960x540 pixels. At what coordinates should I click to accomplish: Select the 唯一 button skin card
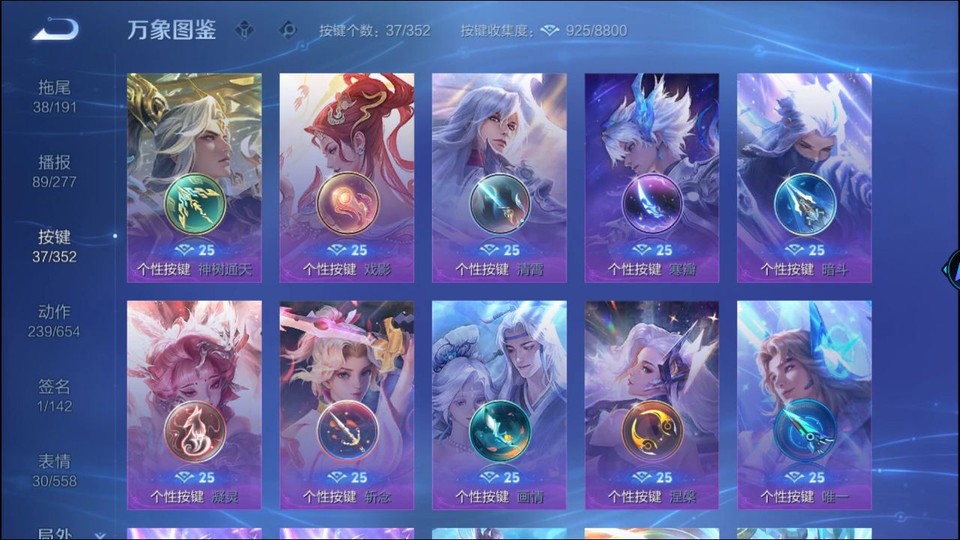point(804,405)
